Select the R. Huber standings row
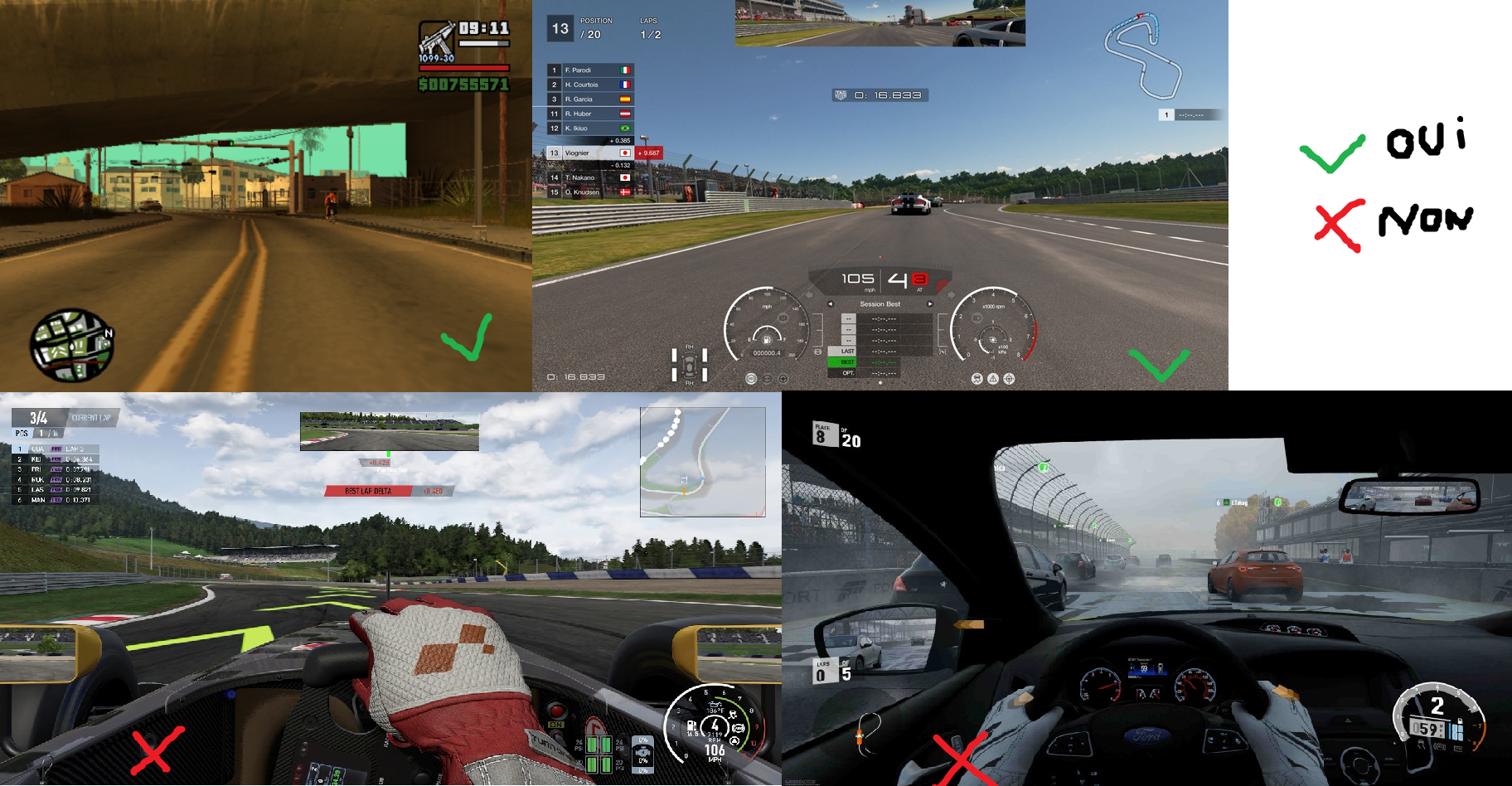 click(x=590, y=114)
